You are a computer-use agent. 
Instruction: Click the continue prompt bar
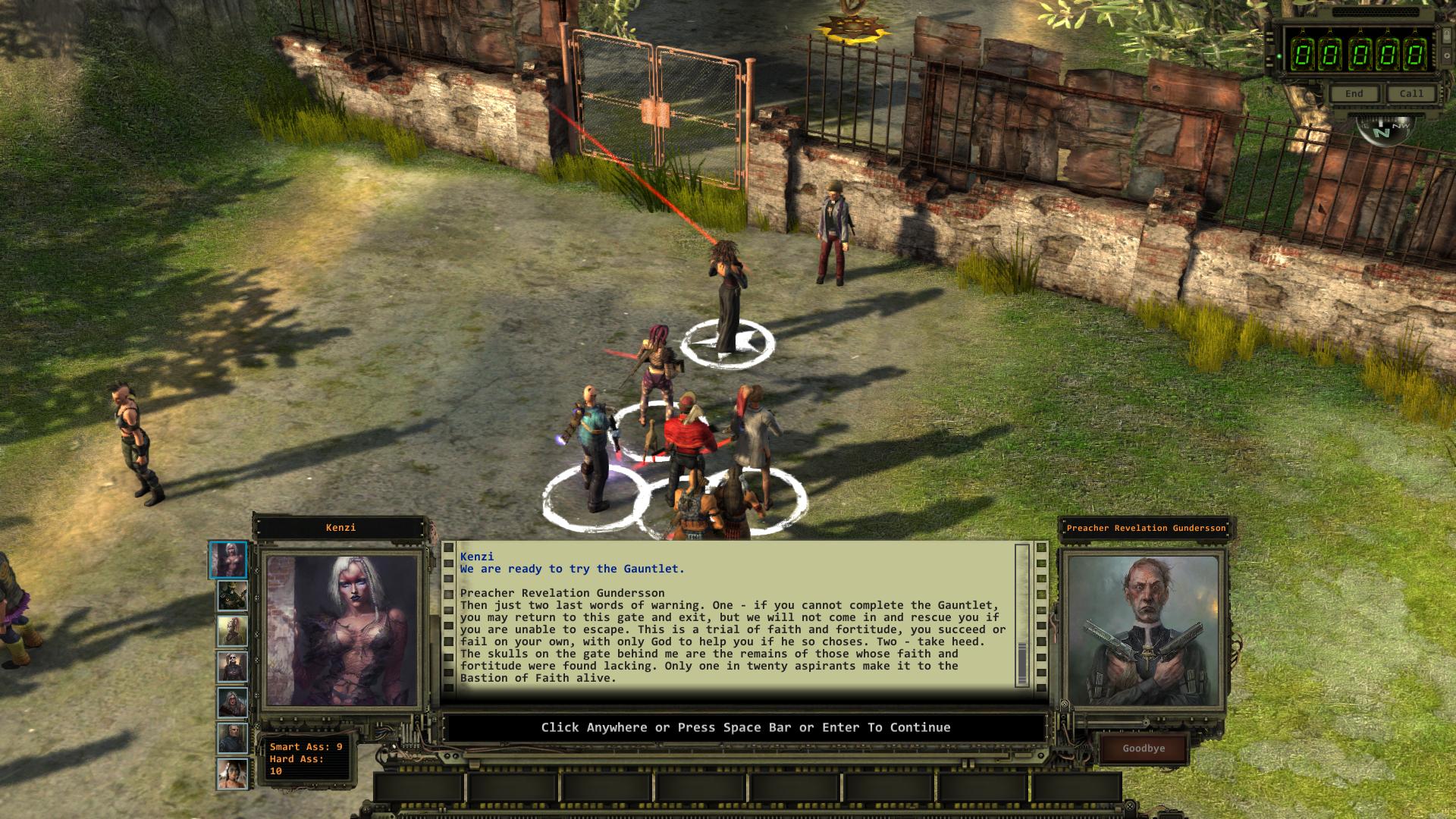click(745, 728)
